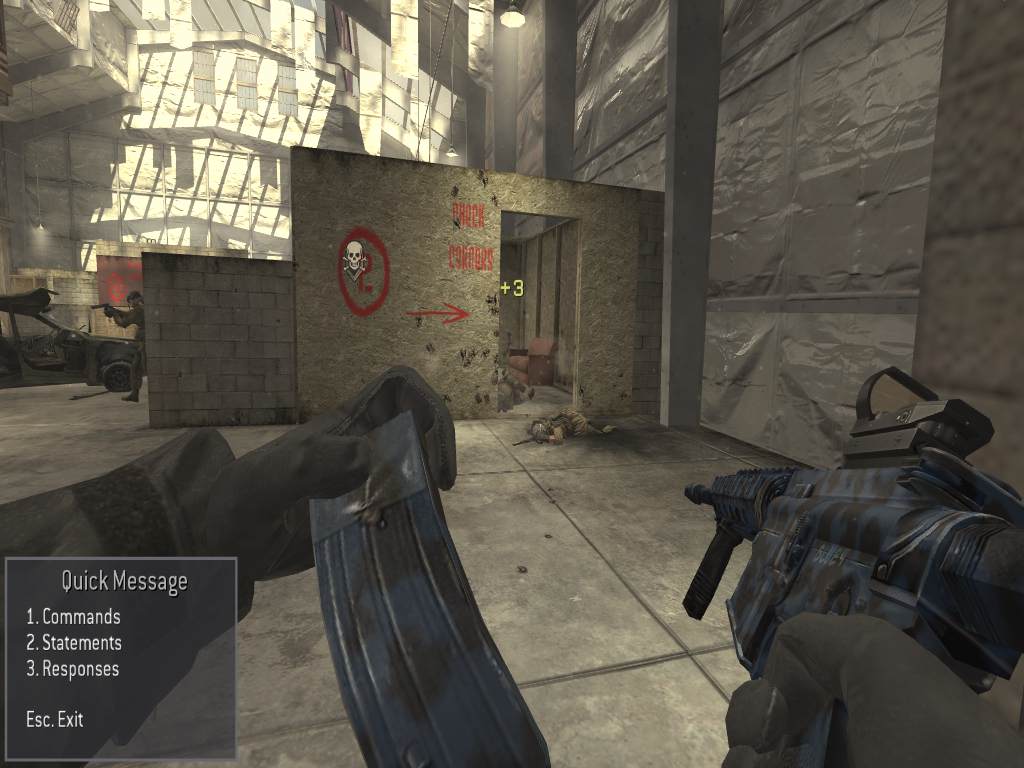The width and height of the screenshot is (1024, 768).
Task: Open the Responses quick message list
Action: click(x=73, y=669)
